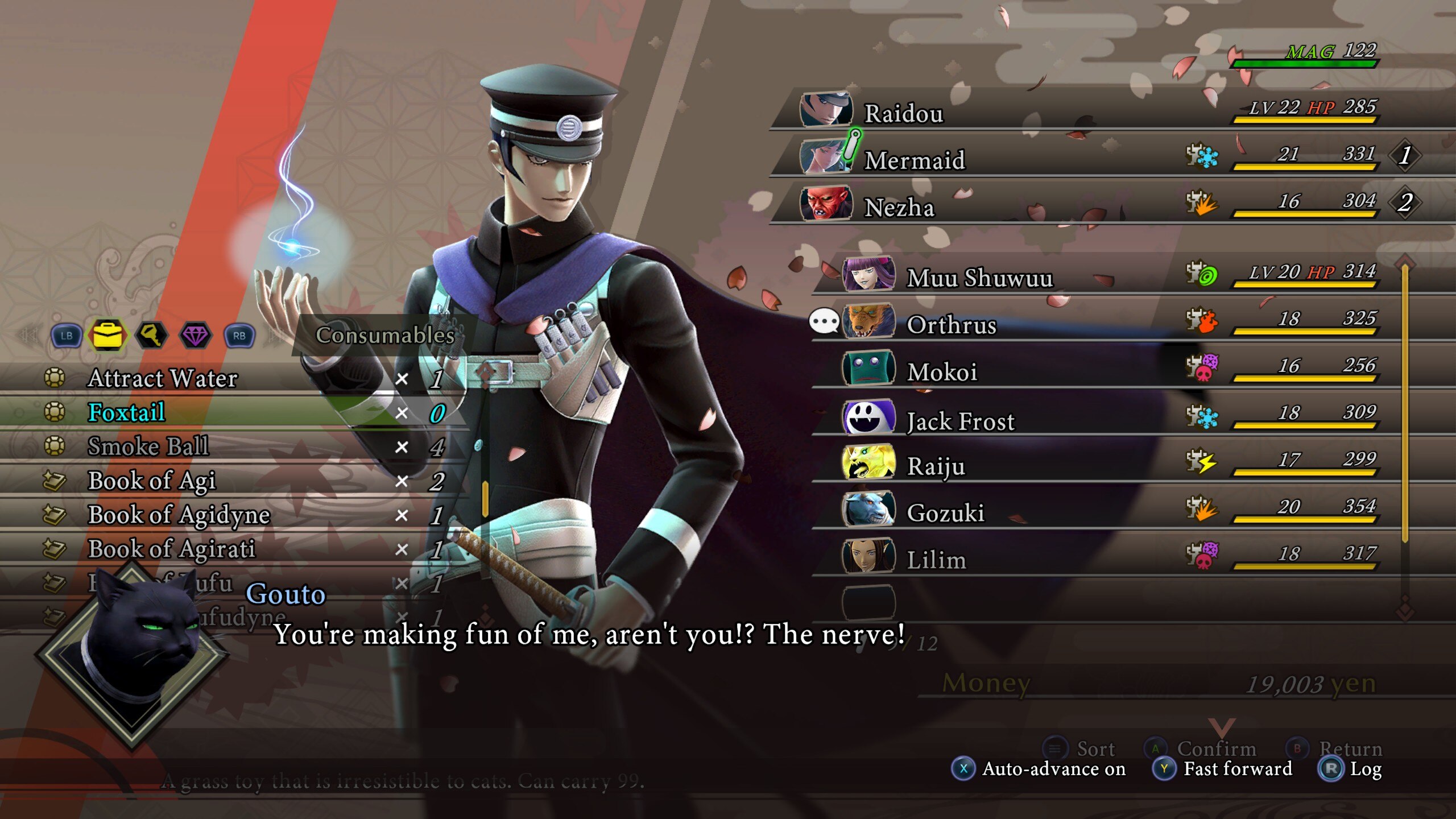Select the Gozuki roster row

945,514
